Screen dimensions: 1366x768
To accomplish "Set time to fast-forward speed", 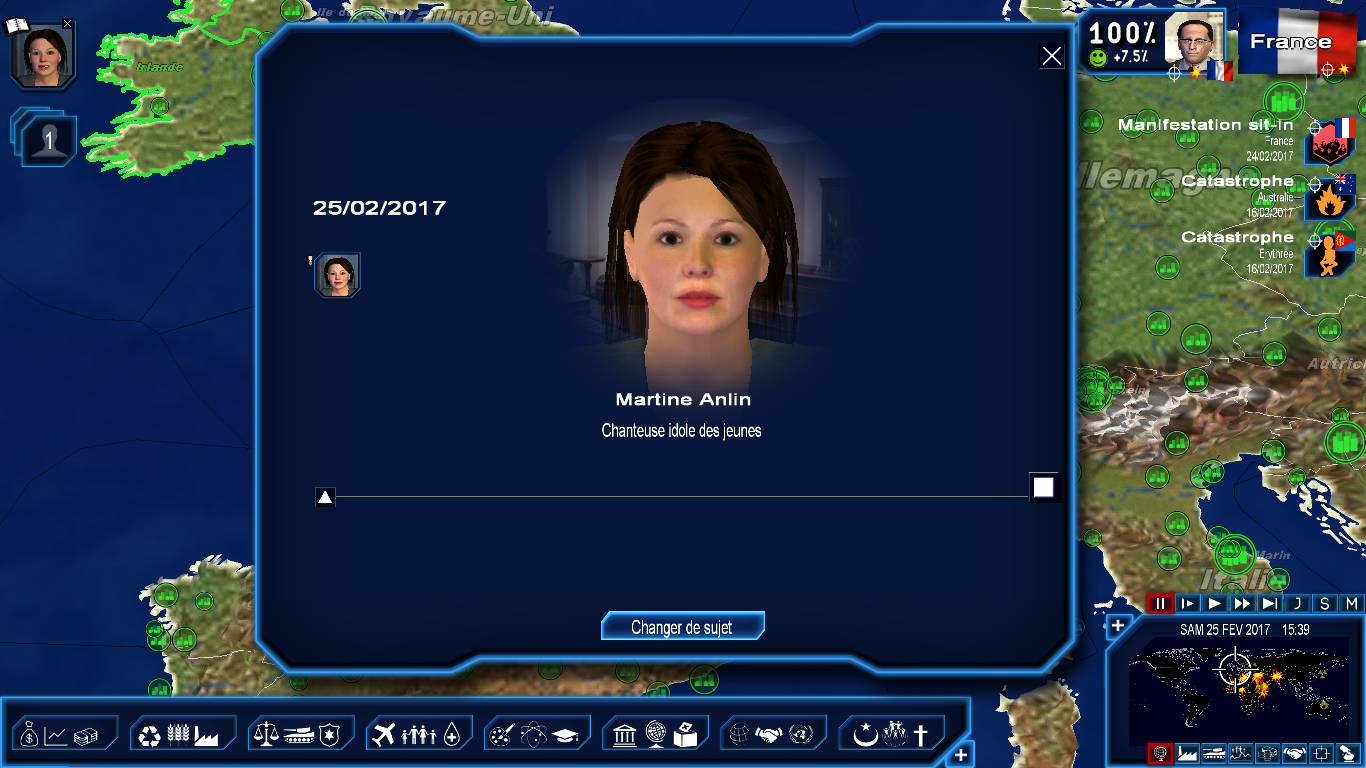I will [x=1242, y=603].
